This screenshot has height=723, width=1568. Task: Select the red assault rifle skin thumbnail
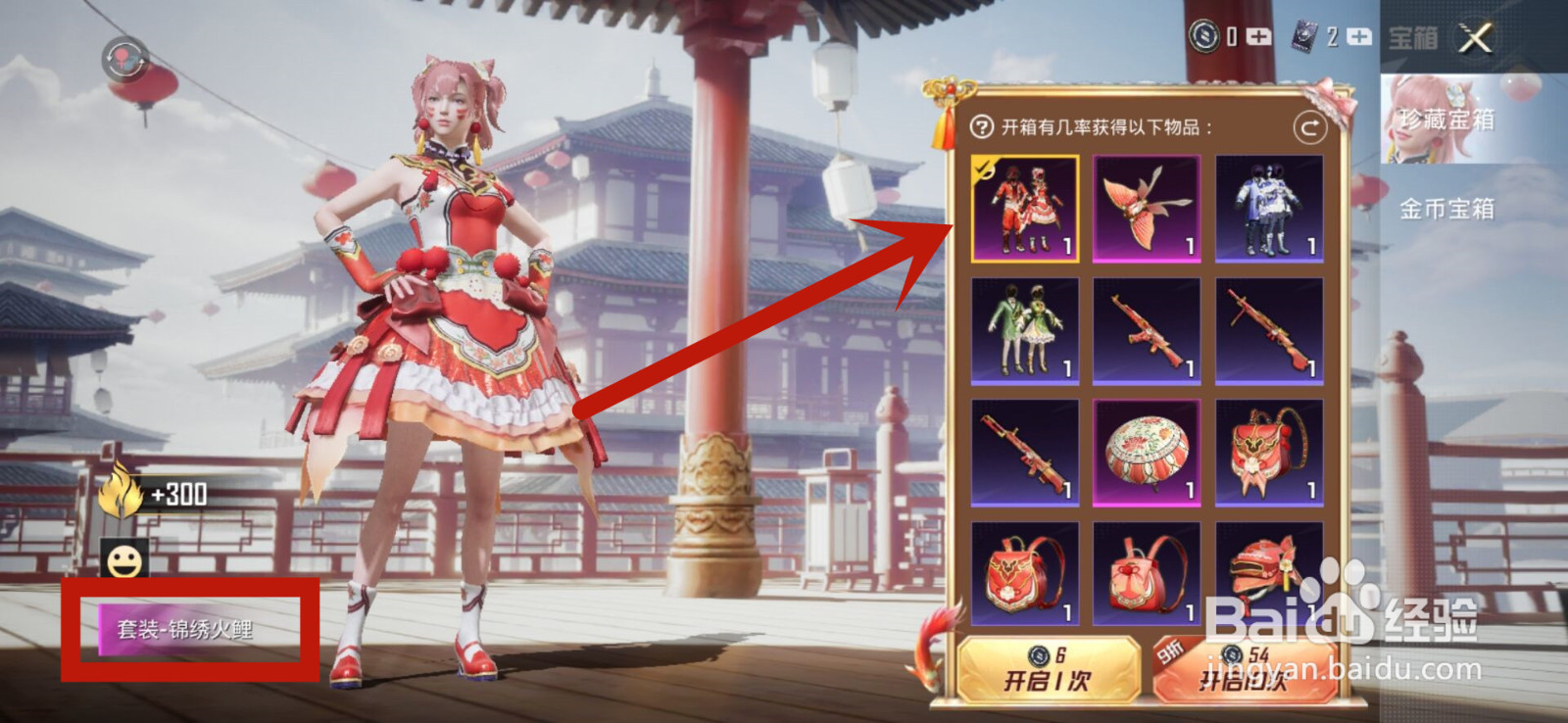pos(1147,331)
